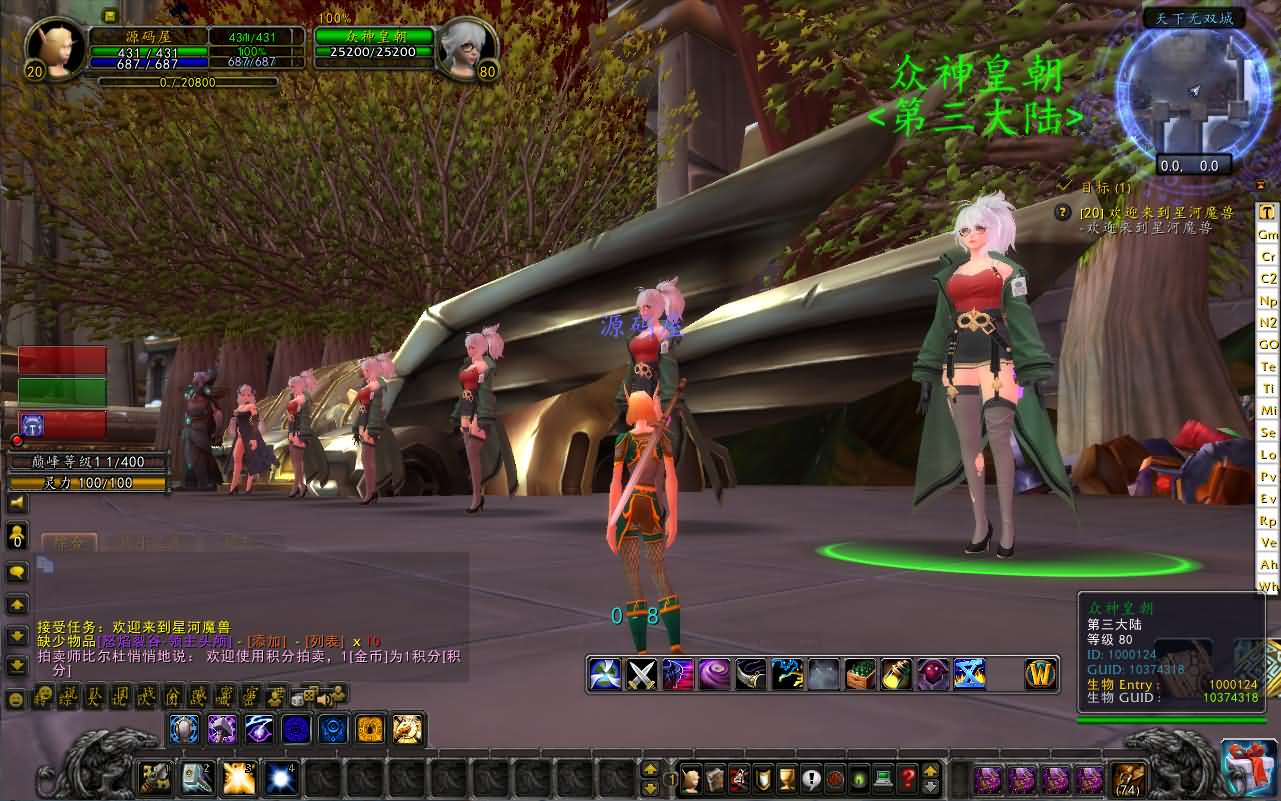The width and height of the screenshot is (1281, 801).
Task: Use the hammer ability in slot 1
Action: click(x=155, y=777)
